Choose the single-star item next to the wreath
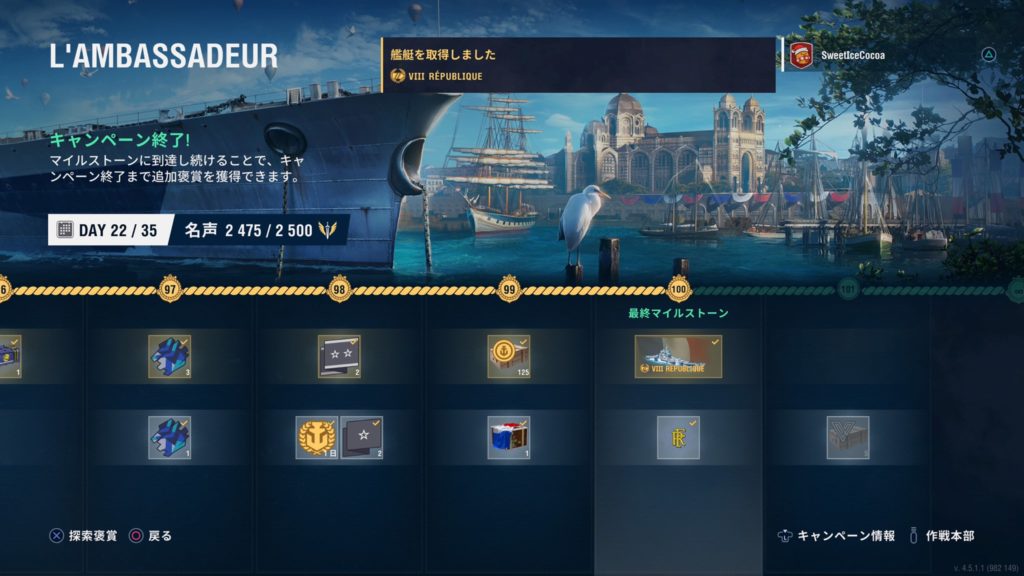Screen dimensions: 1024x576 coord(361,437)
